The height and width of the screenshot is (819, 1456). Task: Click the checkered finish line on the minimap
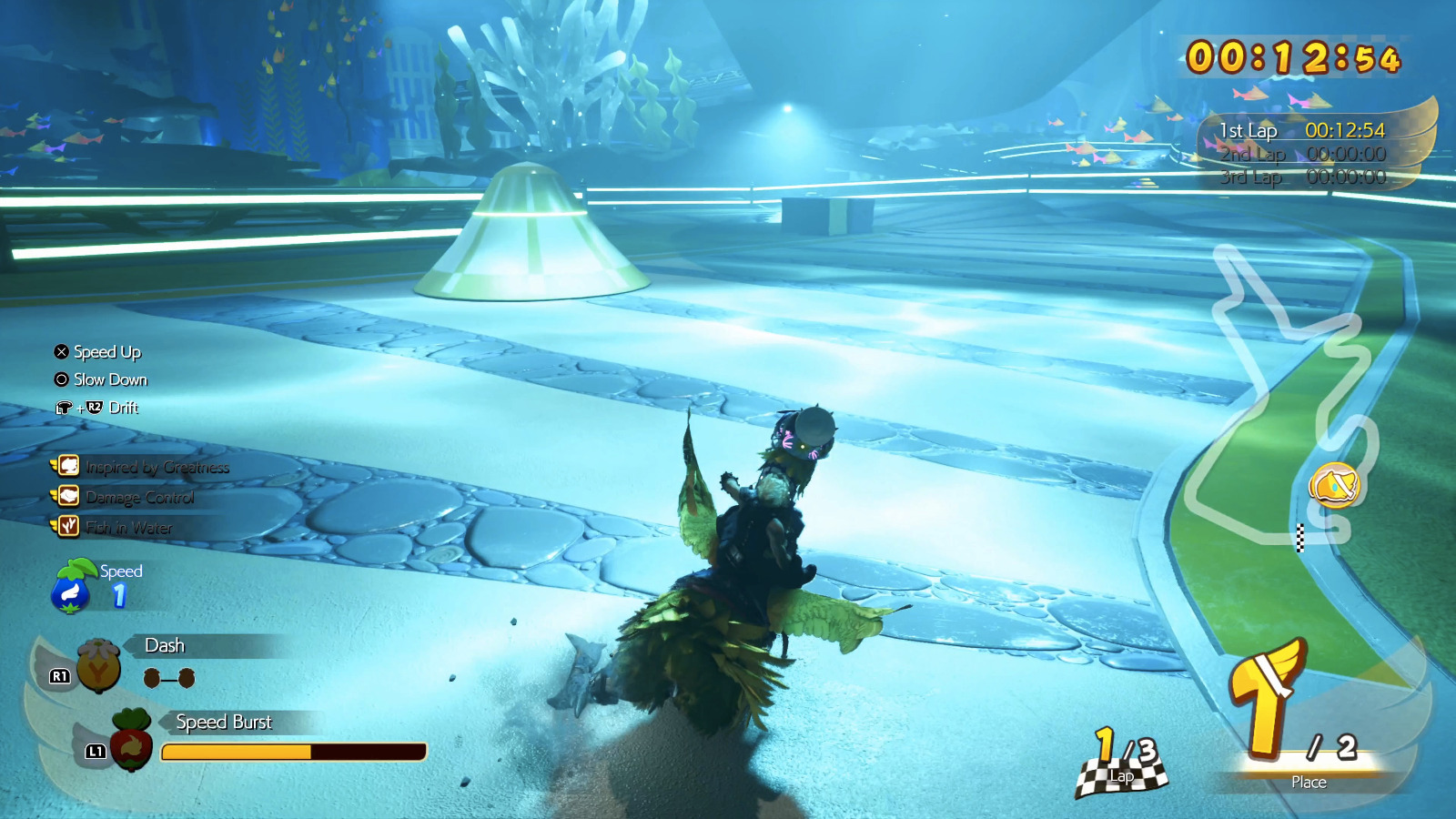click(1300, 538)
